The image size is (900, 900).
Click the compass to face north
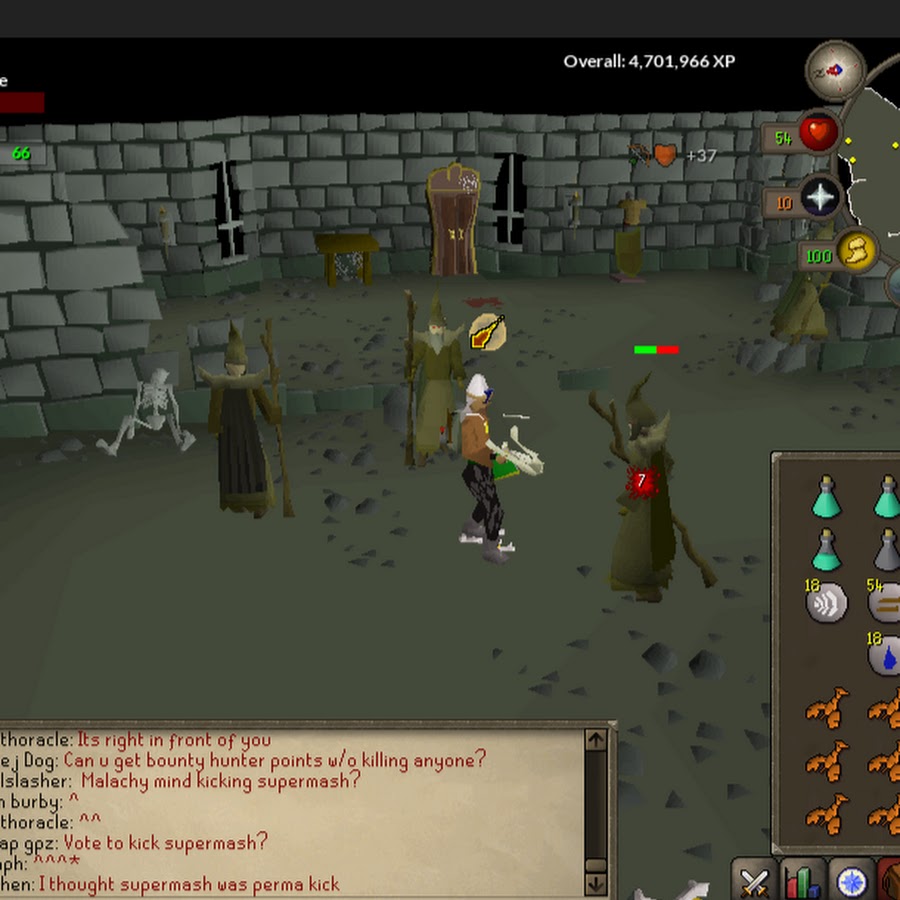[835, 71]
